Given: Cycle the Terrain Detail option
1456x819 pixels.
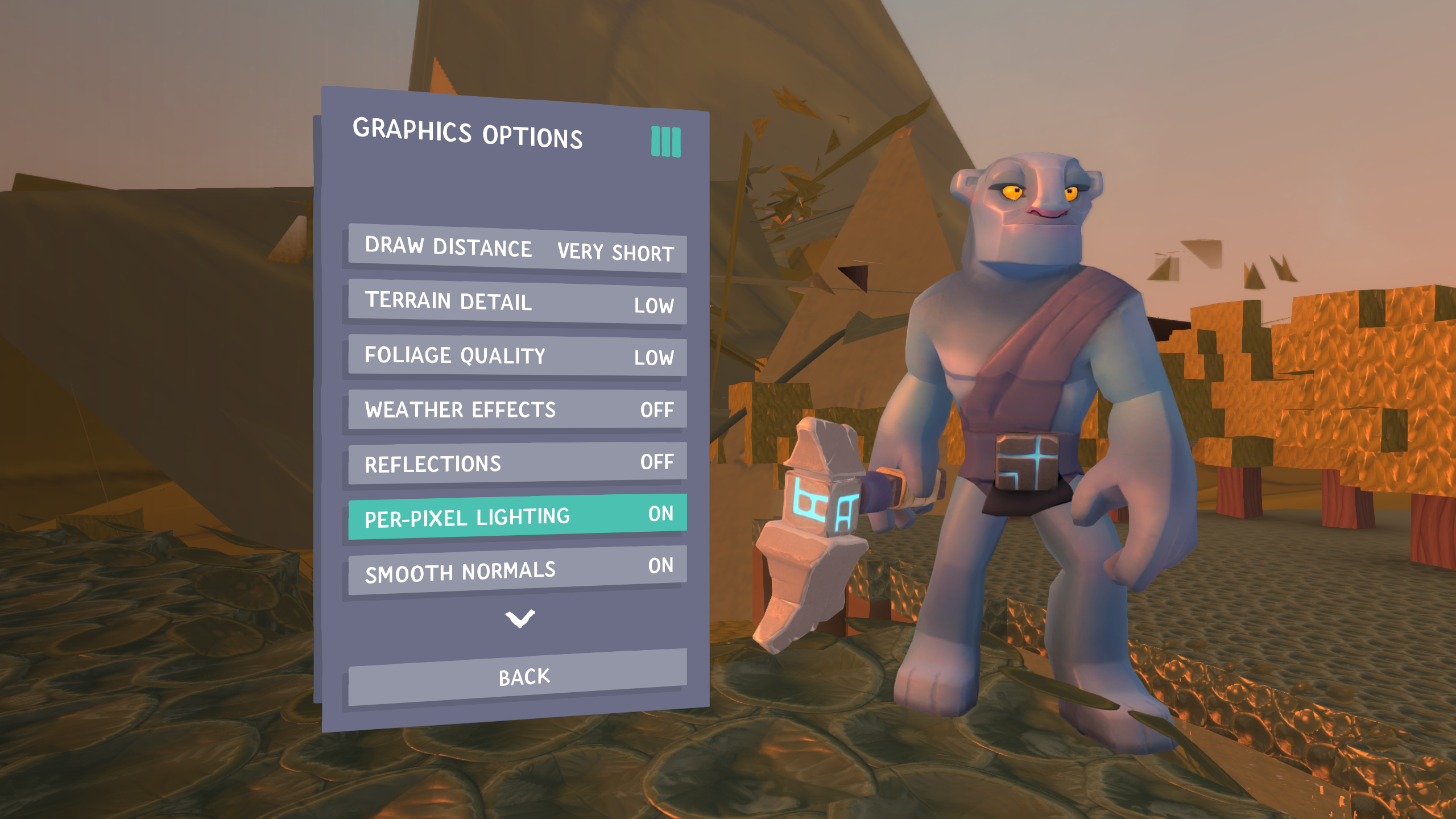Looking at the screenshot, I should pyautogui.click(x=518, y=302).
